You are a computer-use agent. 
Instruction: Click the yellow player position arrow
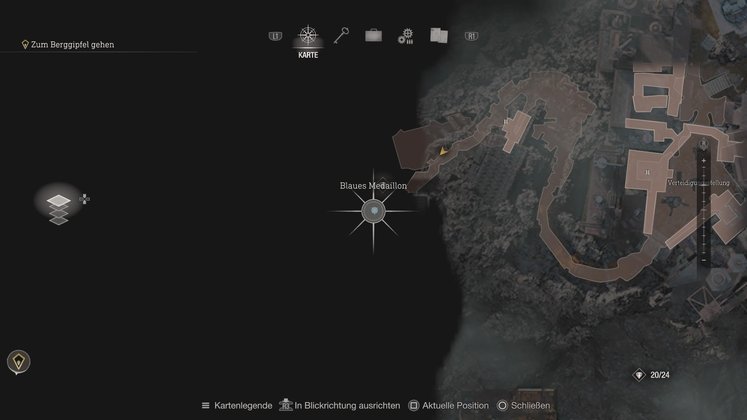coord(443,151)
